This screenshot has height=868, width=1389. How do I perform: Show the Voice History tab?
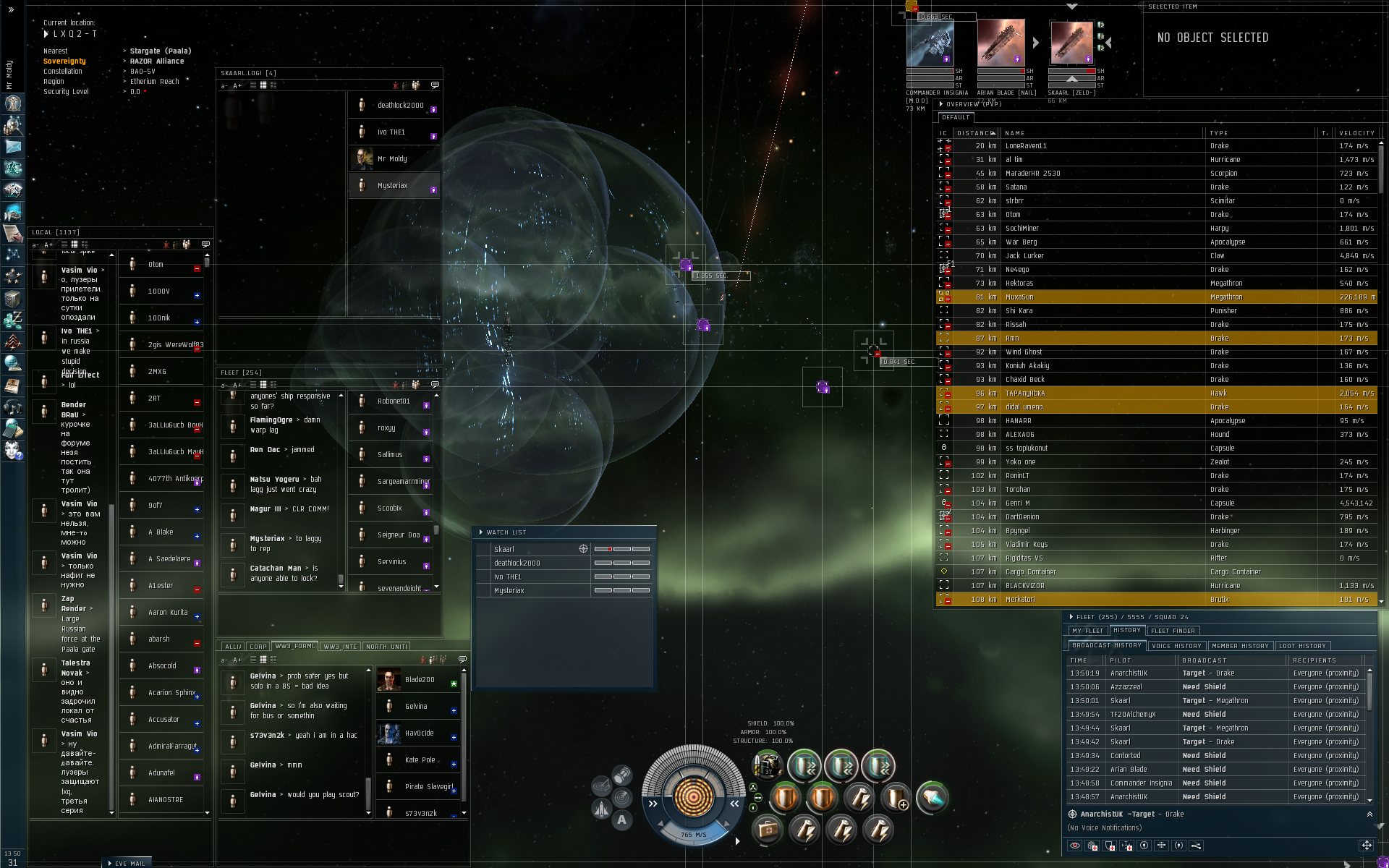coord(1176,646)
